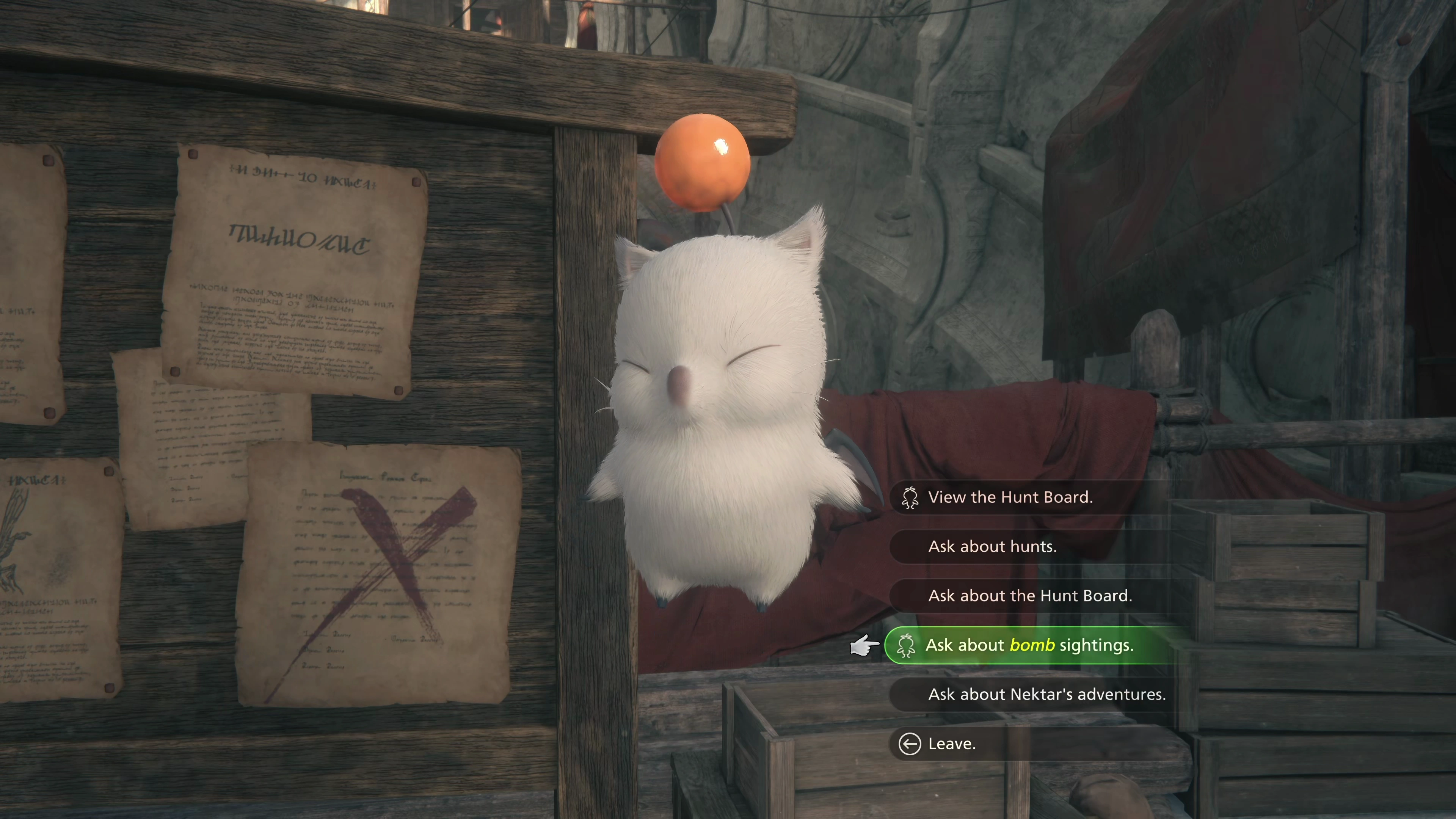Leave the conversation with the moogle
Screen dimensions: 1456x819
[x=952, y=744]
